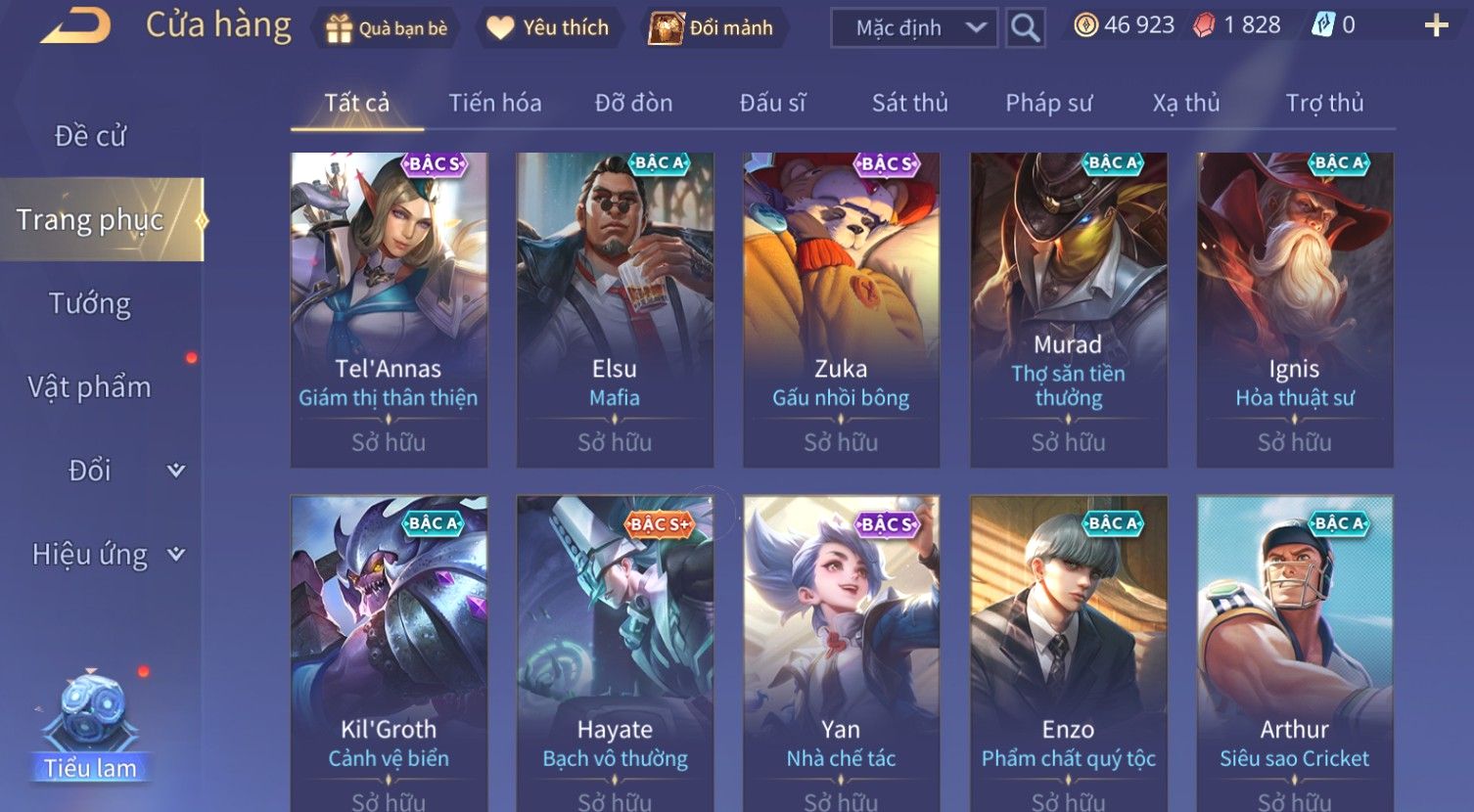Select the Trợ thủ support tab
The image size is (1474, 812).
pos(1324,103)
